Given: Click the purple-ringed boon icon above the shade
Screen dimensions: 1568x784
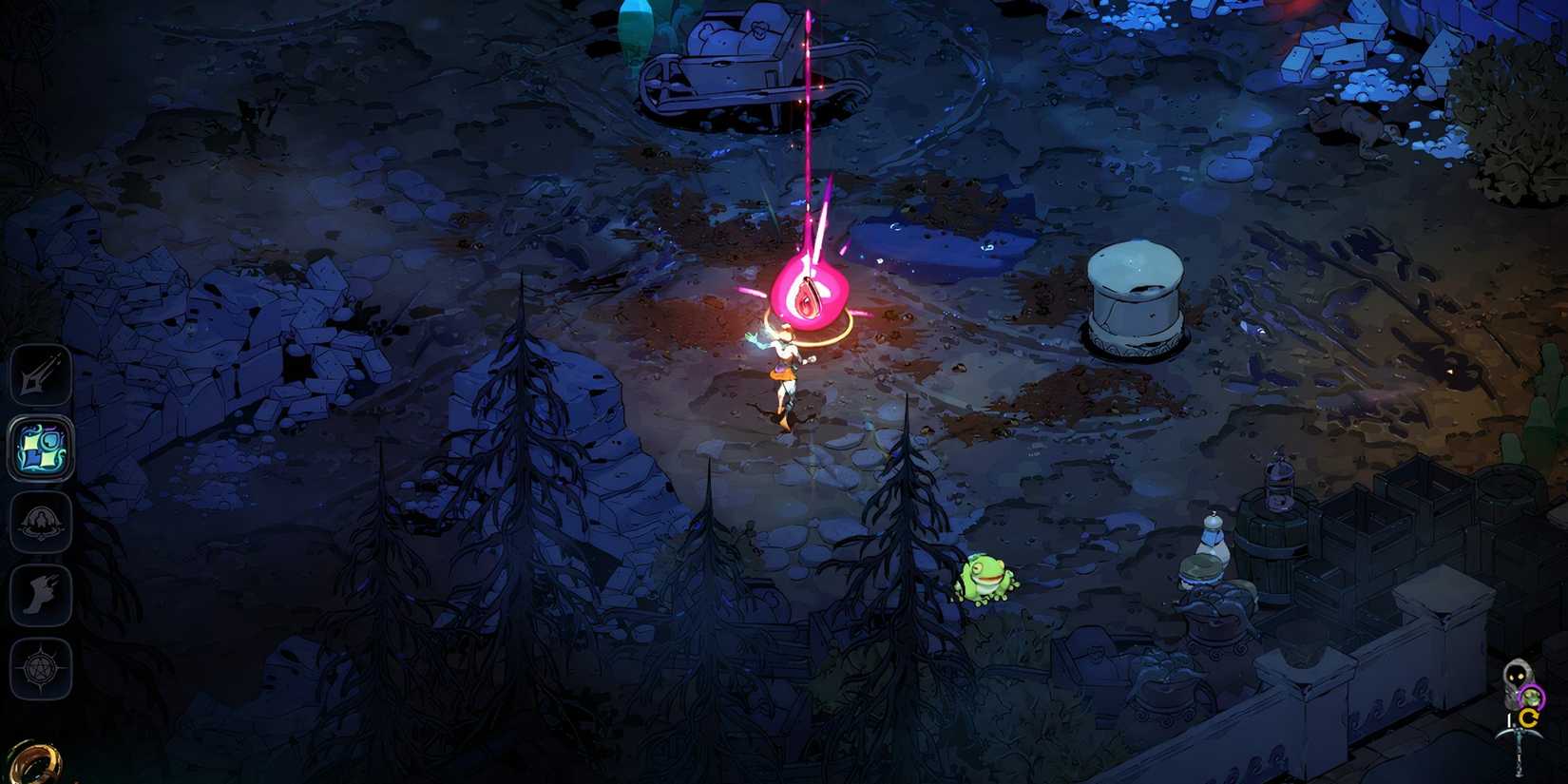Looking at the screenshot, I should coord(1532,696).
